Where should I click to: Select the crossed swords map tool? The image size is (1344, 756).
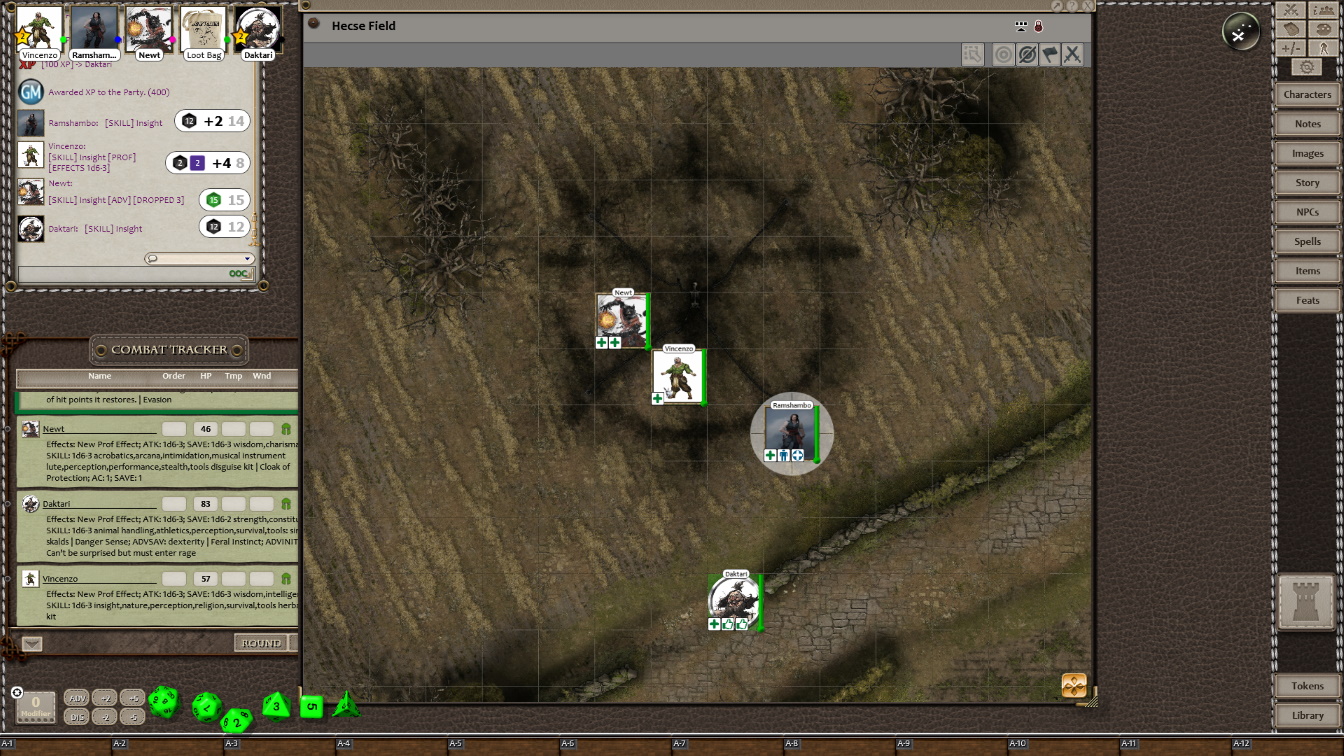pos(1073,54)
